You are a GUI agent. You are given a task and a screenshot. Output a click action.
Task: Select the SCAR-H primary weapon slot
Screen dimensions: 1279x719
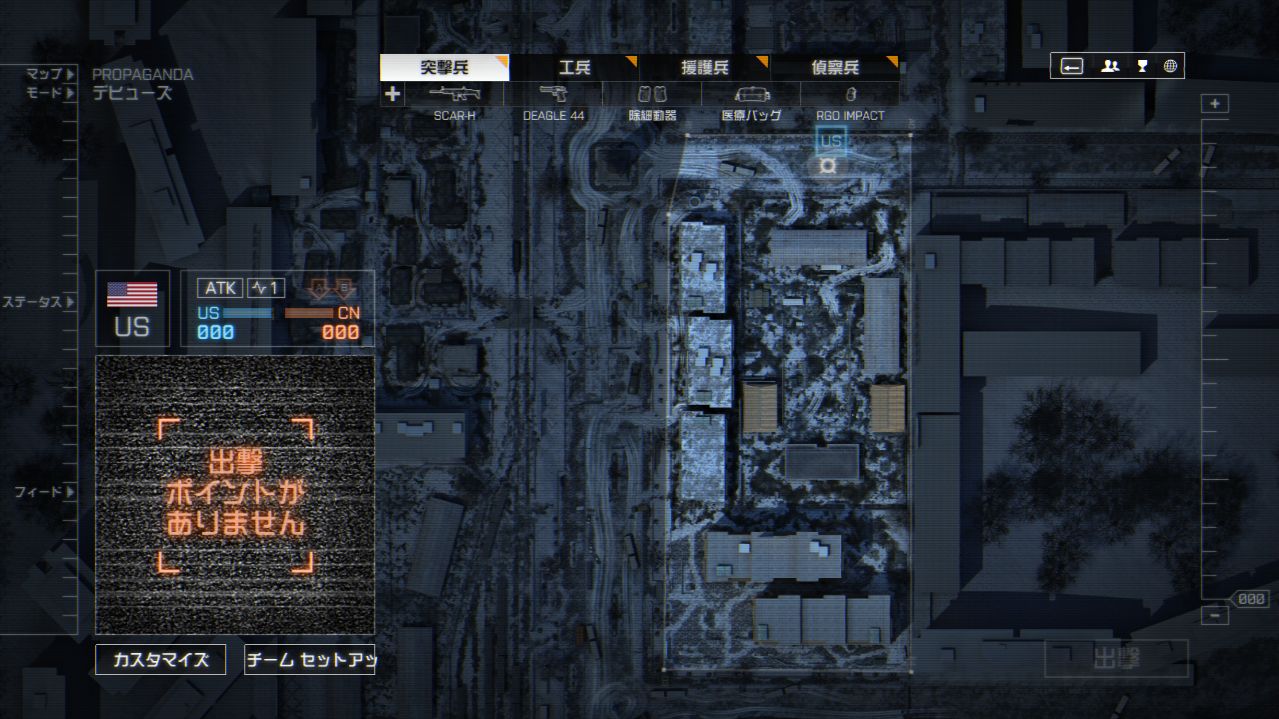[x=454, y=95]
